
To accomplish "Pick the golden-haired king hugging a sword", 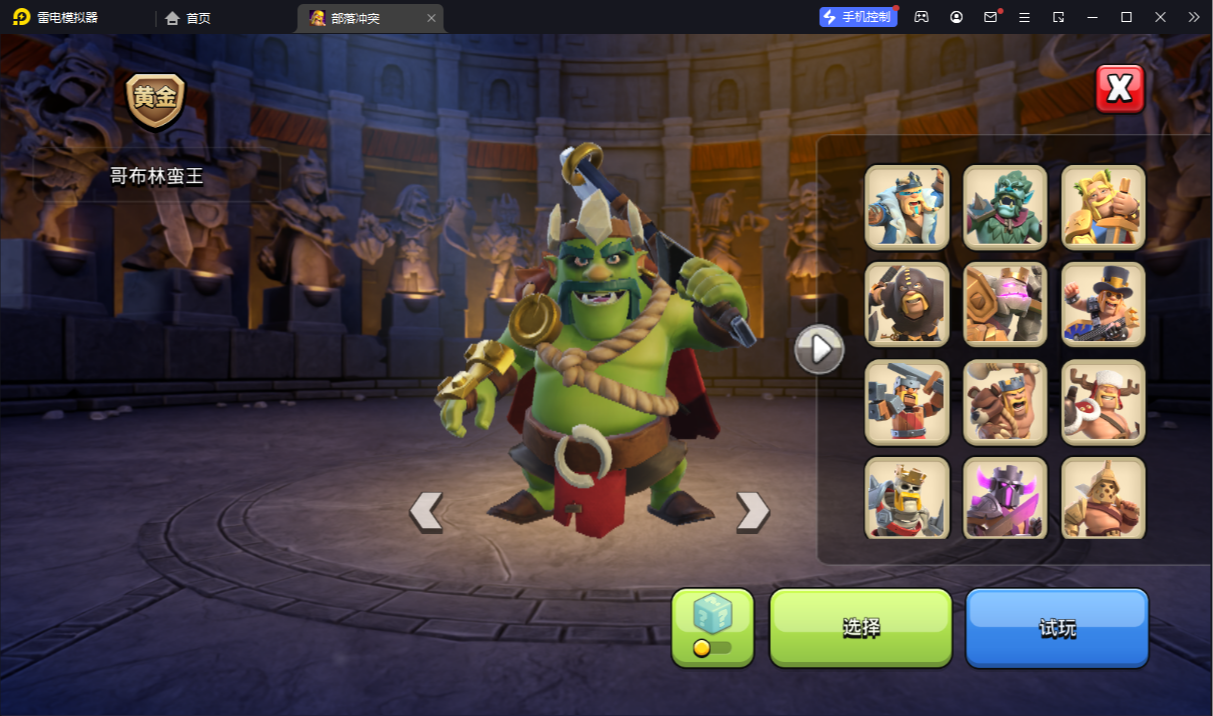I will coord(1103,207).
